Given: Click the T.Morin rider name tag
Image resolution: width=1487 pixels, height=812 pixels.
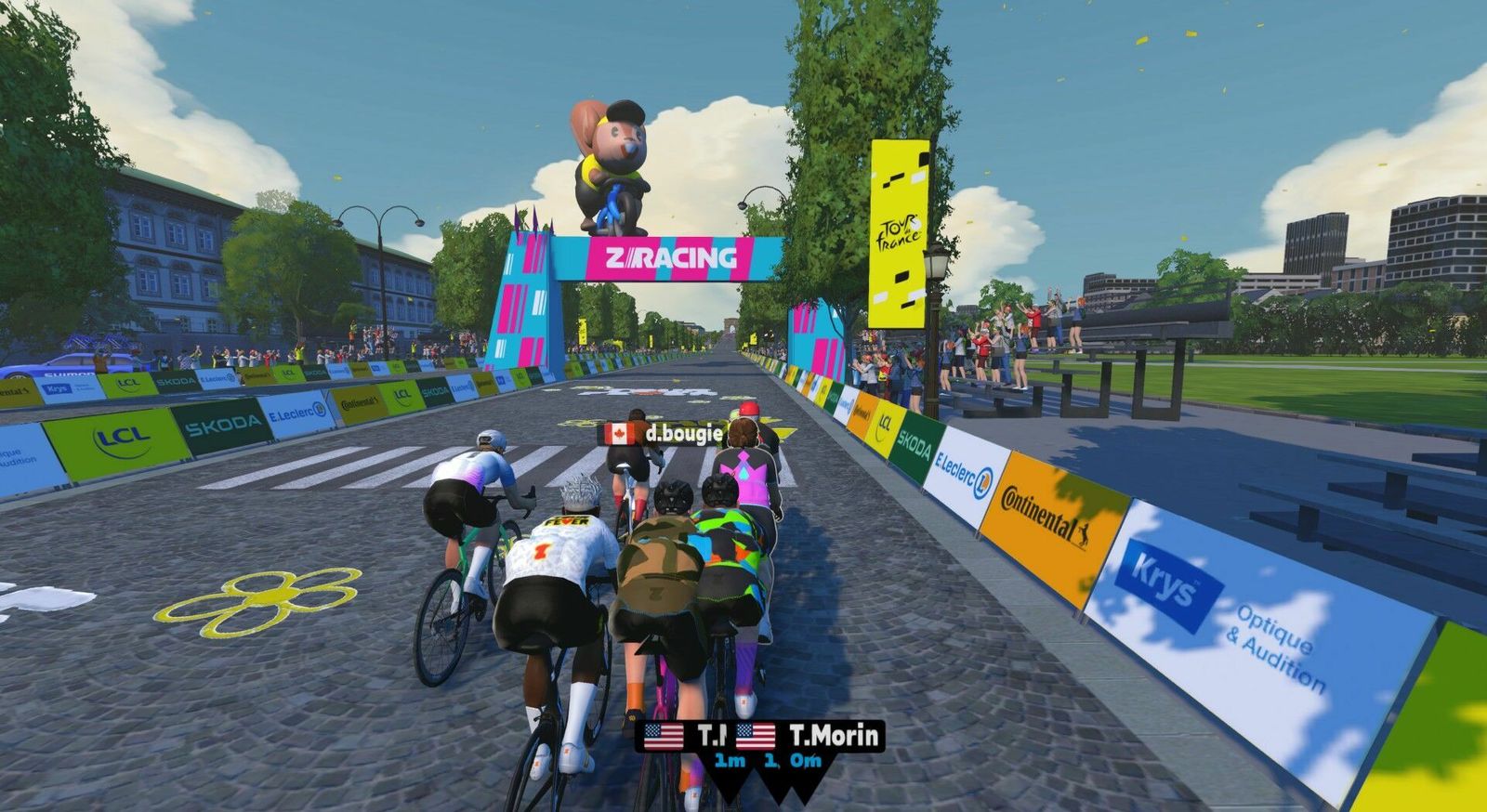Looking at the screenshot, I should (807, 737).
